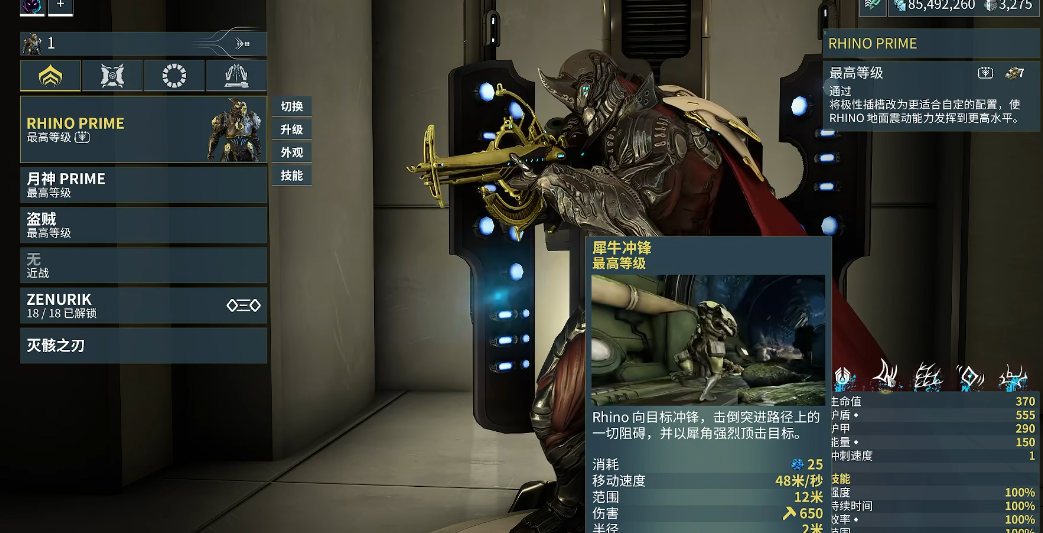The width and height of the screenshot is (1043, 533).
Task: Open the 月神 PRIME weapon slot
Action: coord(143,185)
